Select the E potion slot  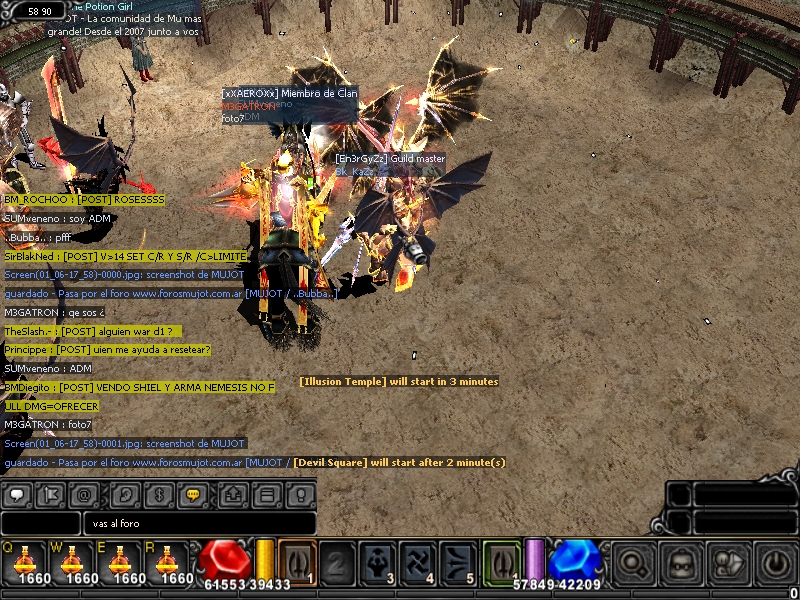click(x=120, y=561)
